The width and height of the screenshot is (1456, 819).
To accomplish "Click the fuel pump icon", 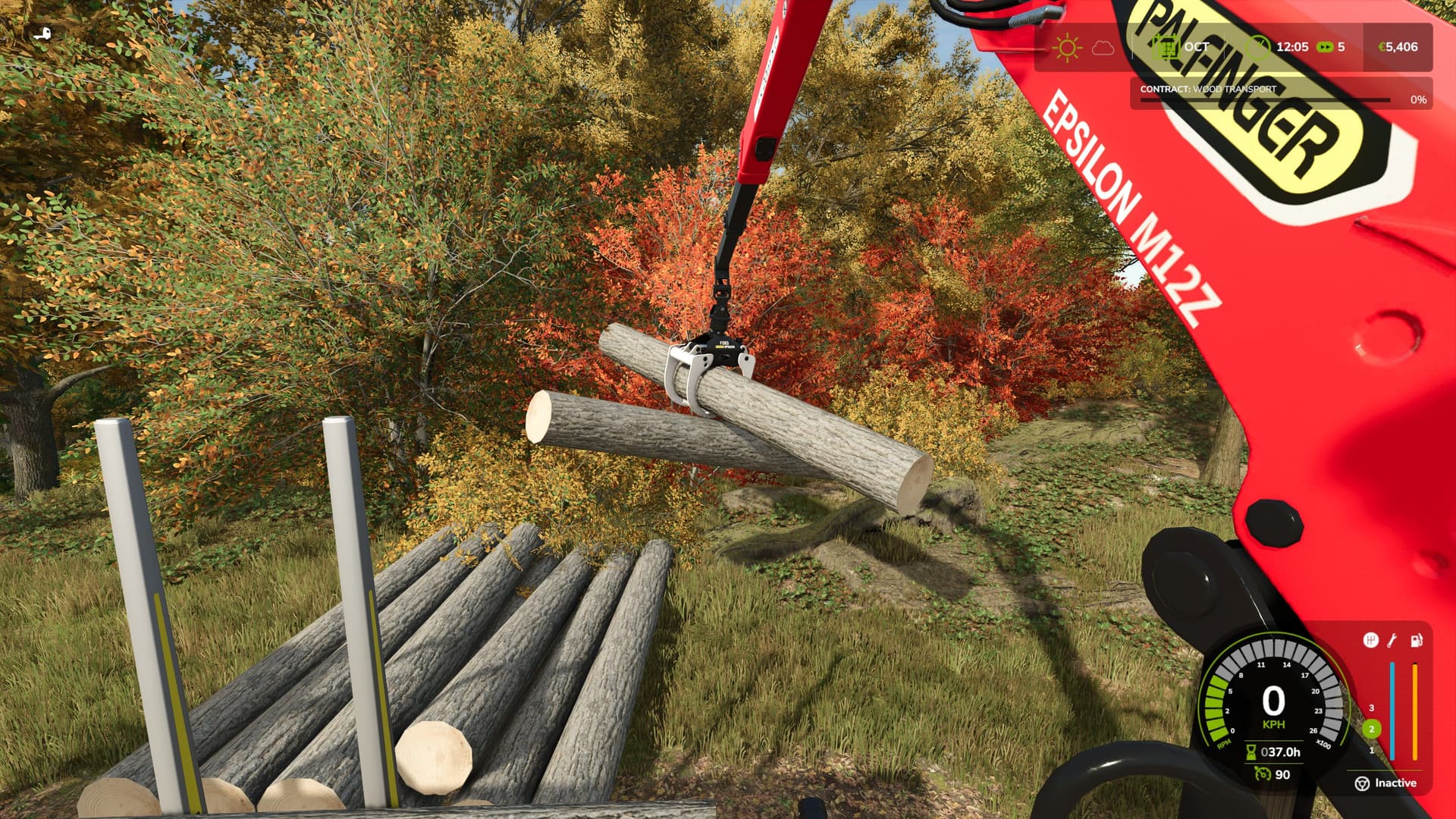I will click(1416, 641).
